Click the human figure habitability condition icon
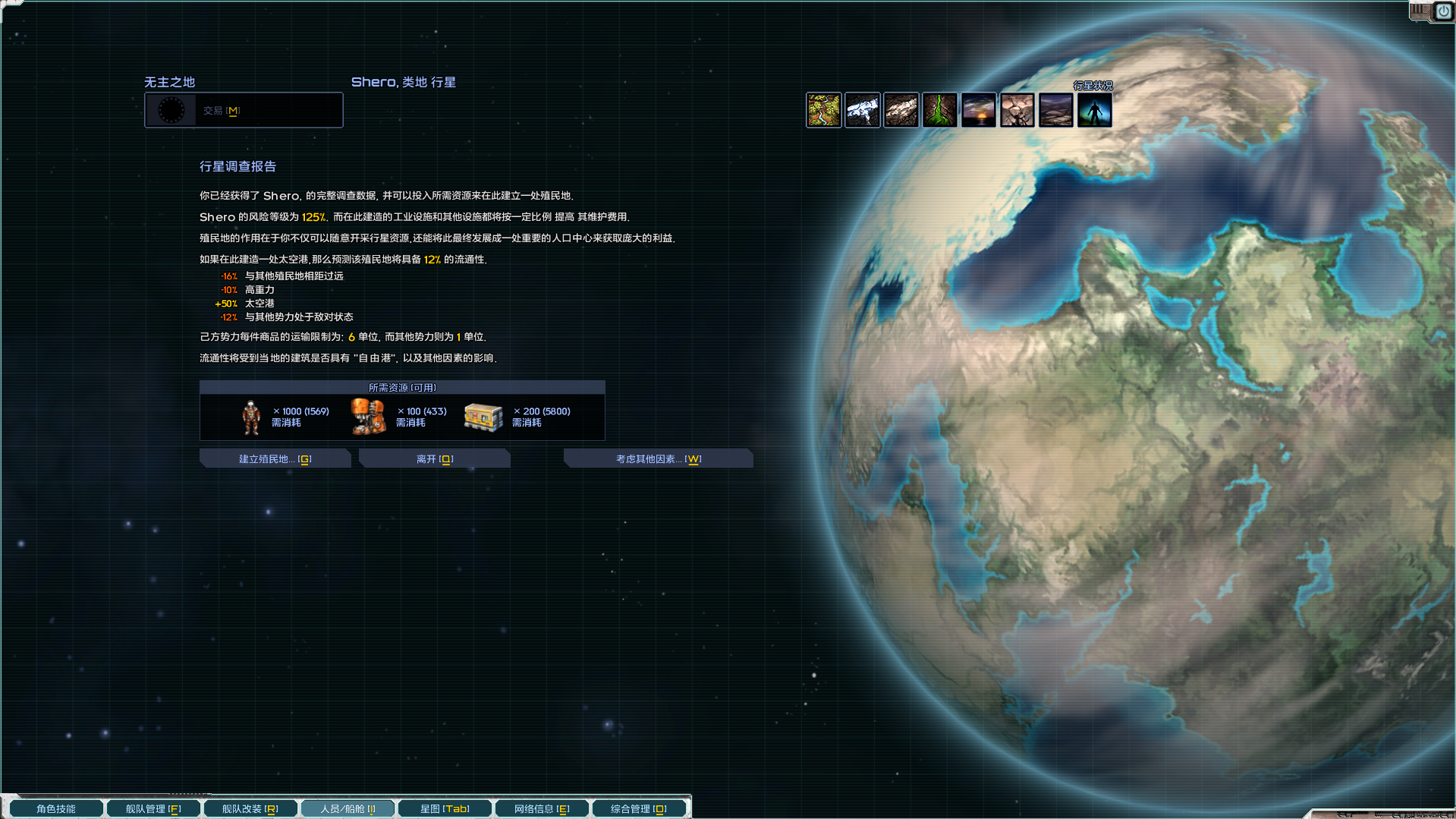 coord(1093,110)
